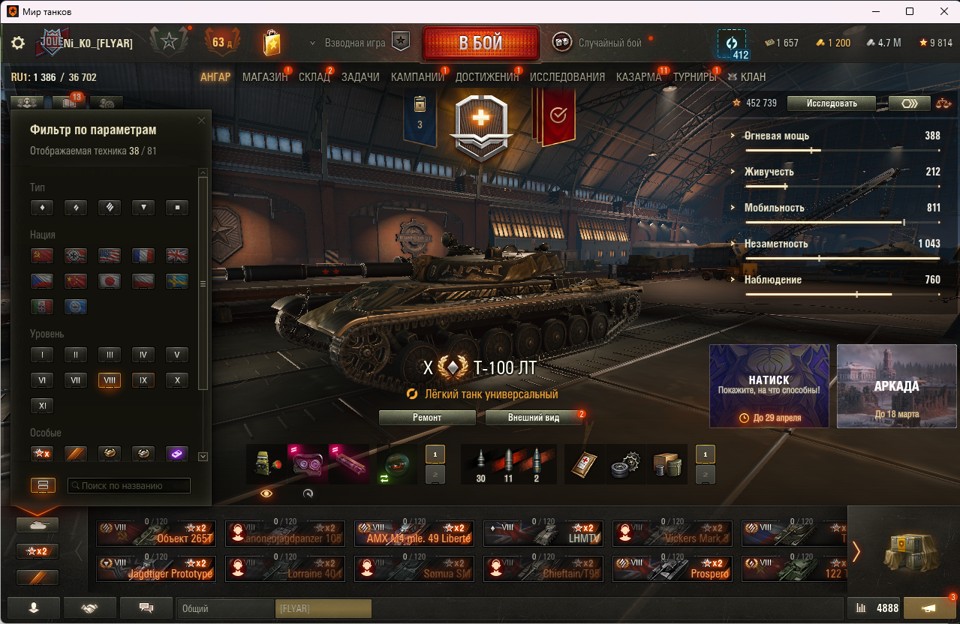
Task: Open the ИССЛЕДОВАНИЯ tab
Action: (x=567, y=77)
